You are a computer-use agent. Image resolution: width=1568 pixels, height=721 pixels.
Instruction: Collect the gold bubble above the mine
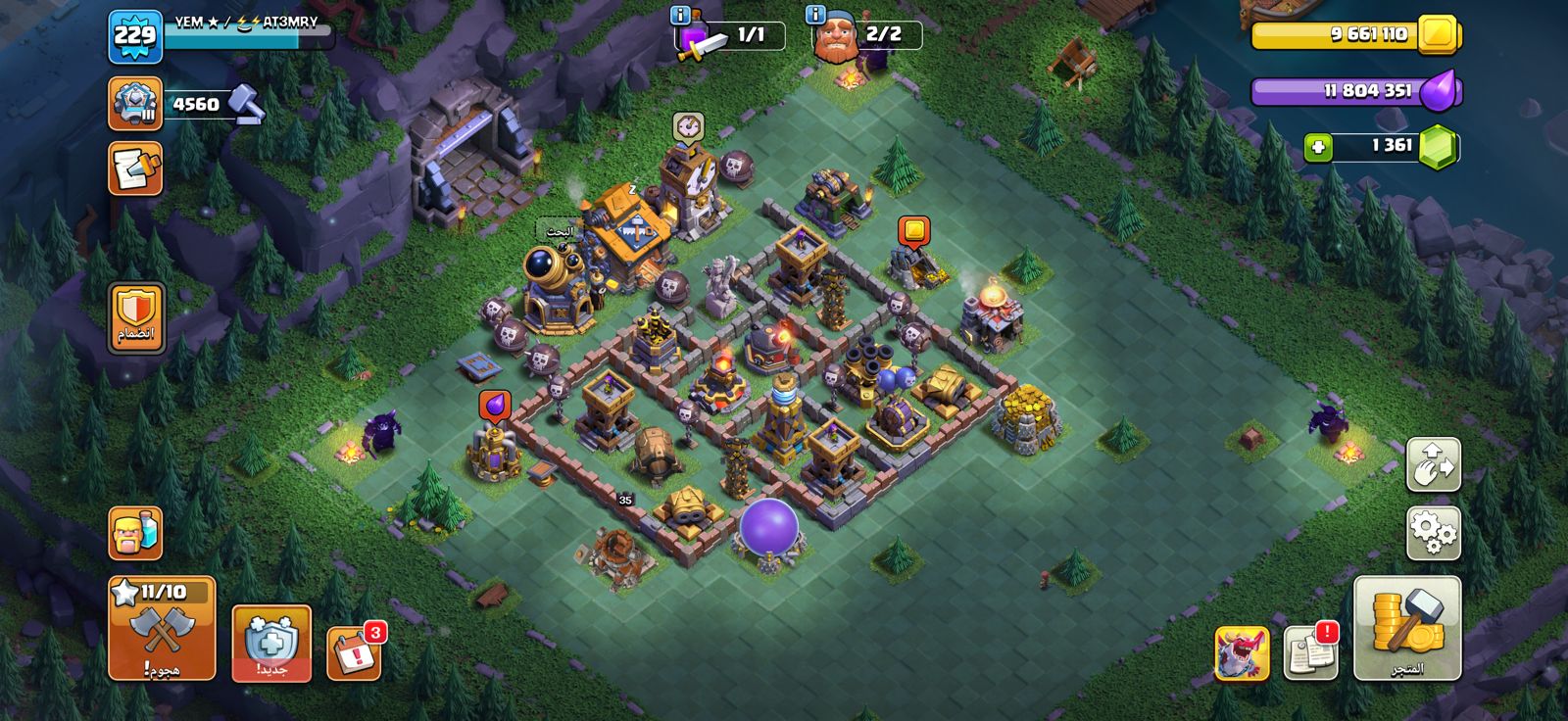[x=913, y=232]
